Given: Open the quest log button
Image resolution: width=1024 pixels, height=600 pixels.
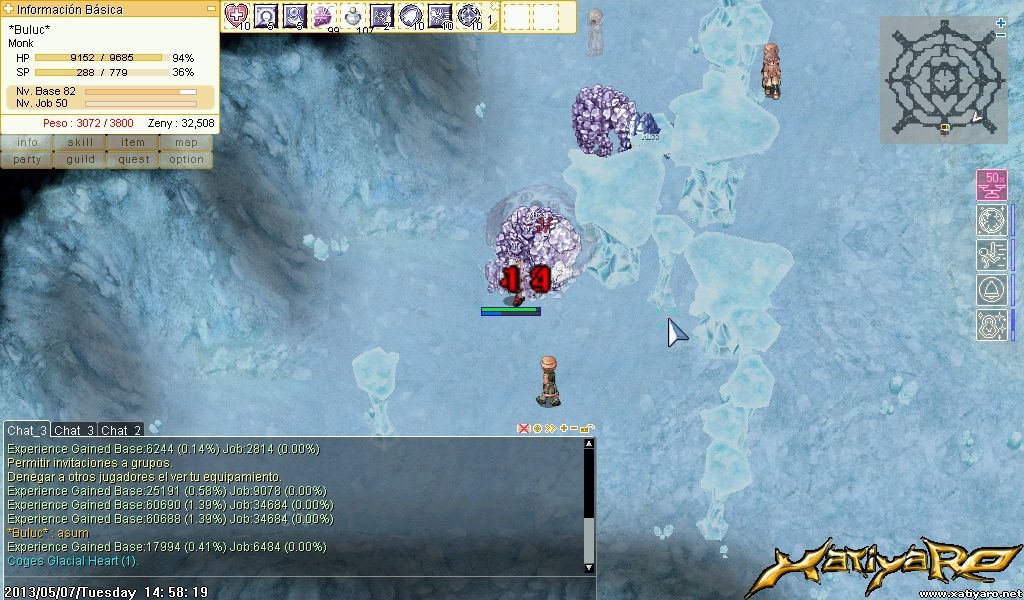Looking at the screenshot, I should 133,159.
